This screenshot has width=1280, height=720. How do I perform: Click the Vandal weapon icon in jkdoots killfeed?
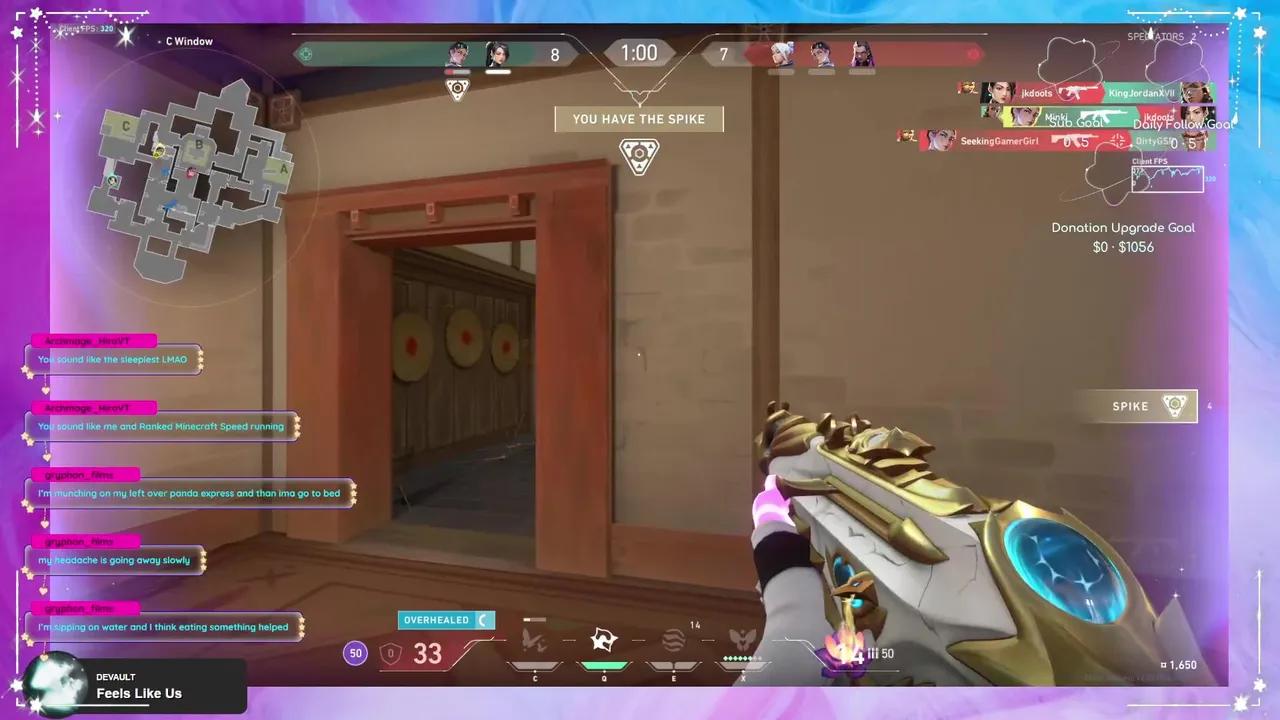(1075, 92)
